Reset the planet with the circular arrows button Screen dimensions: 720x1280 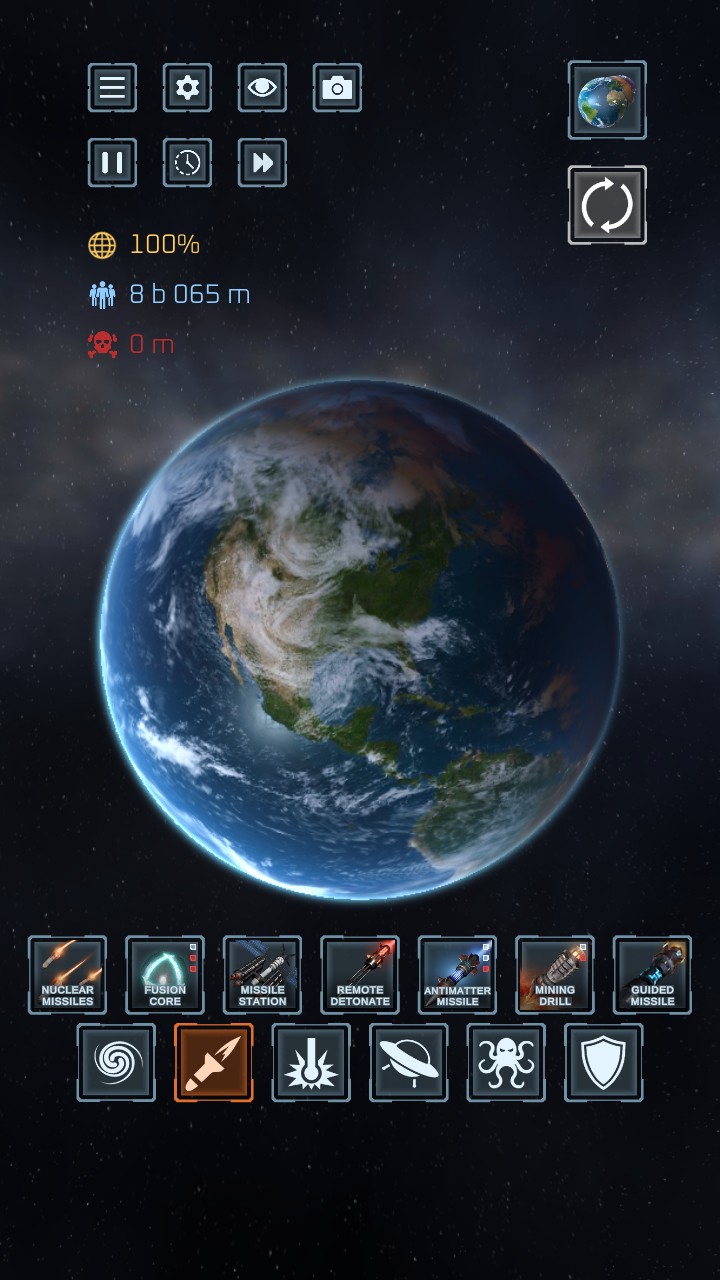coord(607,205)
